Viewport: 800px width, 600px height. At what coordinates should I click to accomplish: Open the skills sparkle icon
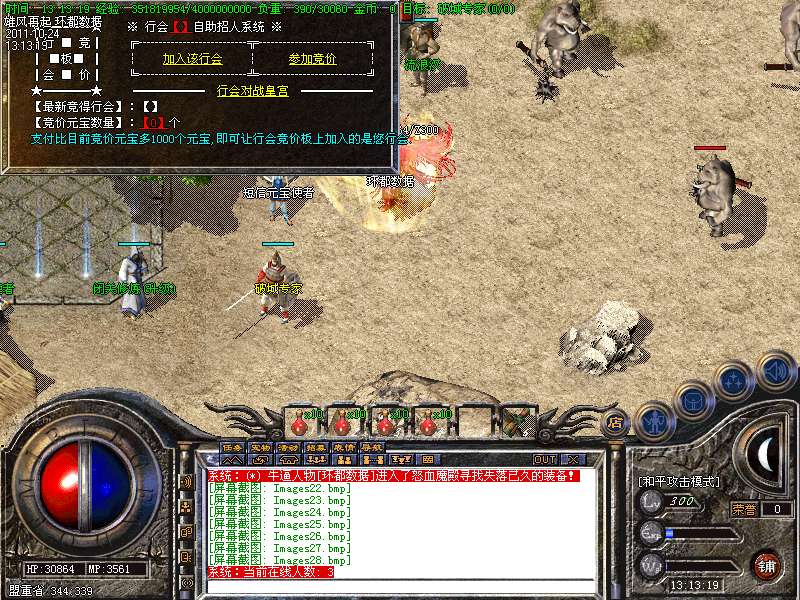coord(734,380)
